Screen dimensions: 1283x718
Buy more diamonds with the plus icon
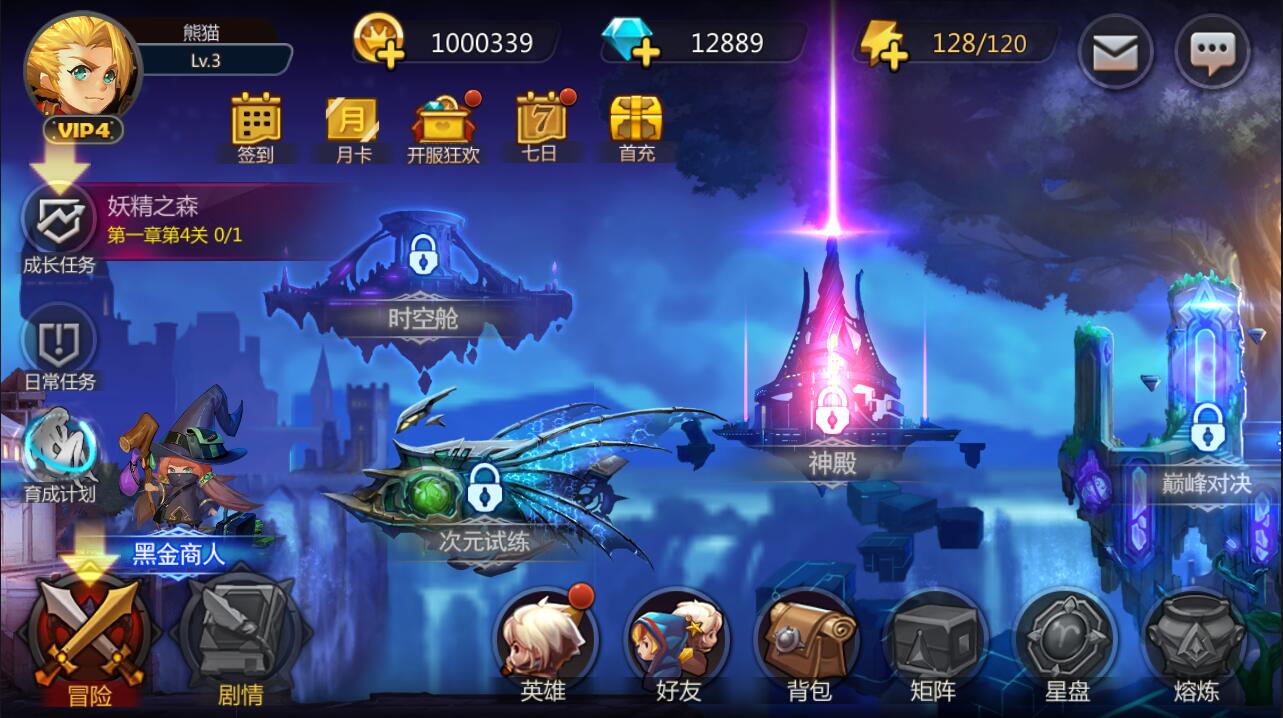coord(631,43)
